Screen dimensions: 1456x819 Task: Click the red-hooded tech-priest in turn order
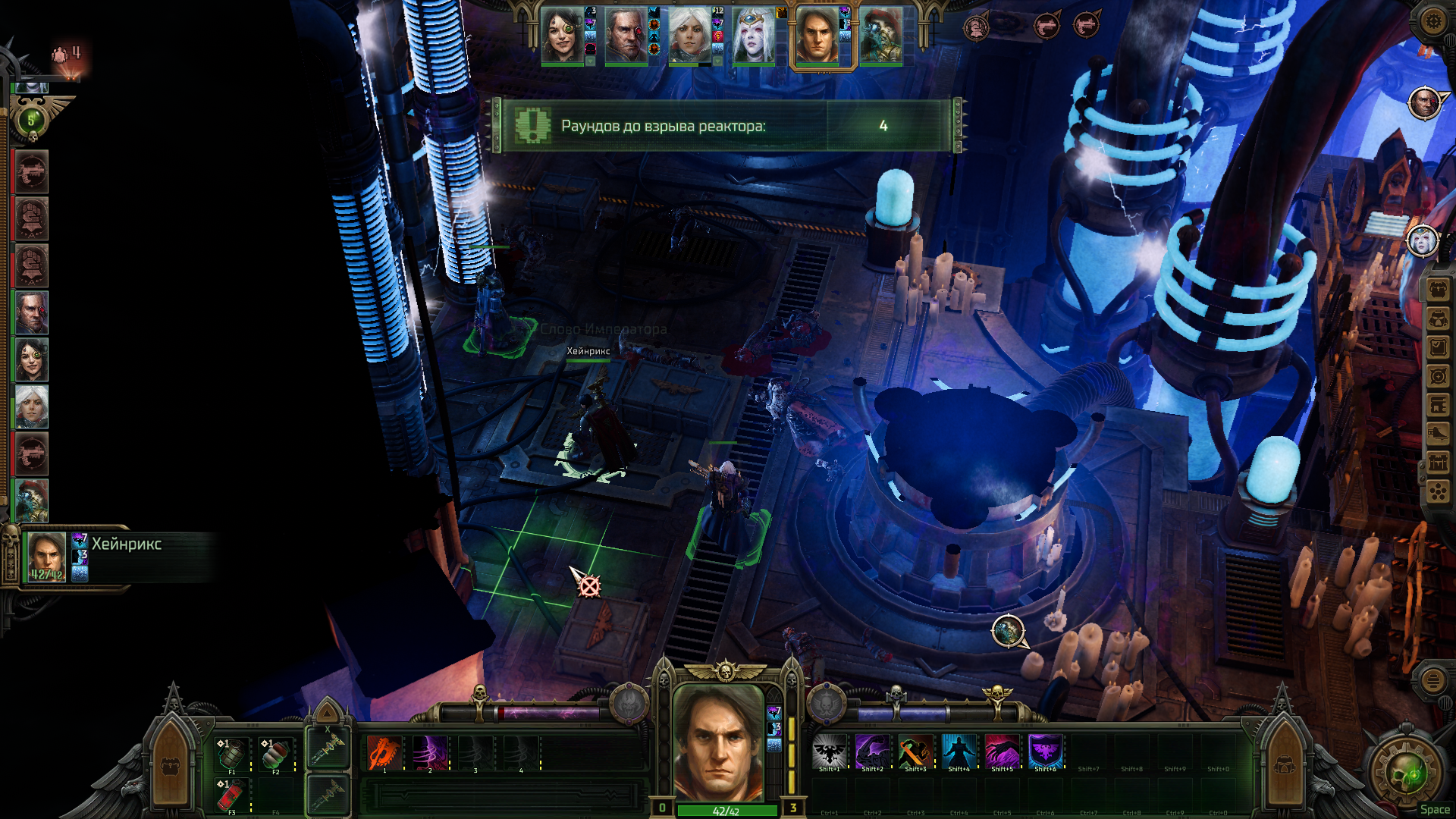pyautogui.click(x=32, y=500)
